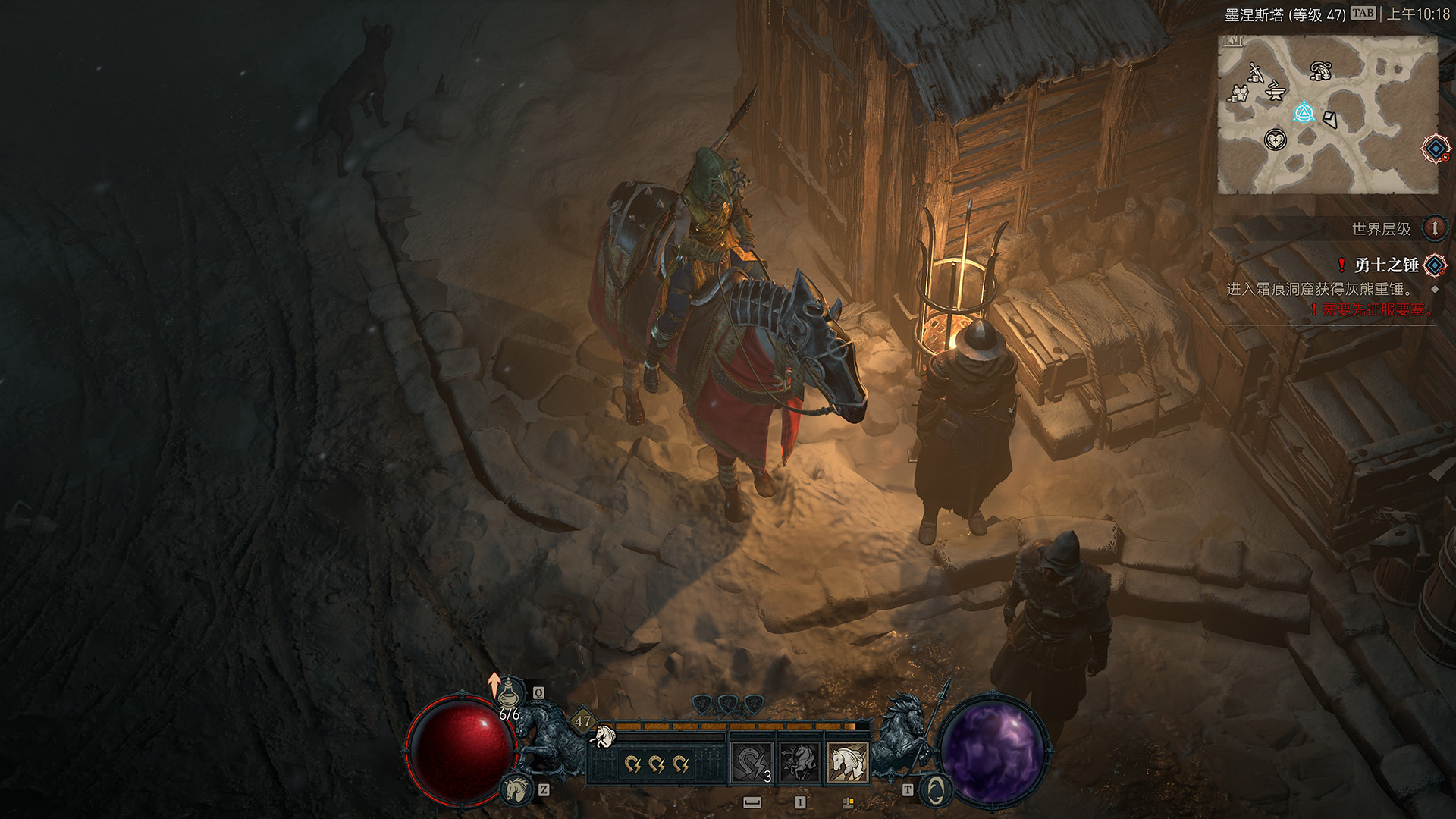The width and height of the screenshot is (1456, 819).
Task: Click the healer heart marker on minimap
Action: point(1276,140)
